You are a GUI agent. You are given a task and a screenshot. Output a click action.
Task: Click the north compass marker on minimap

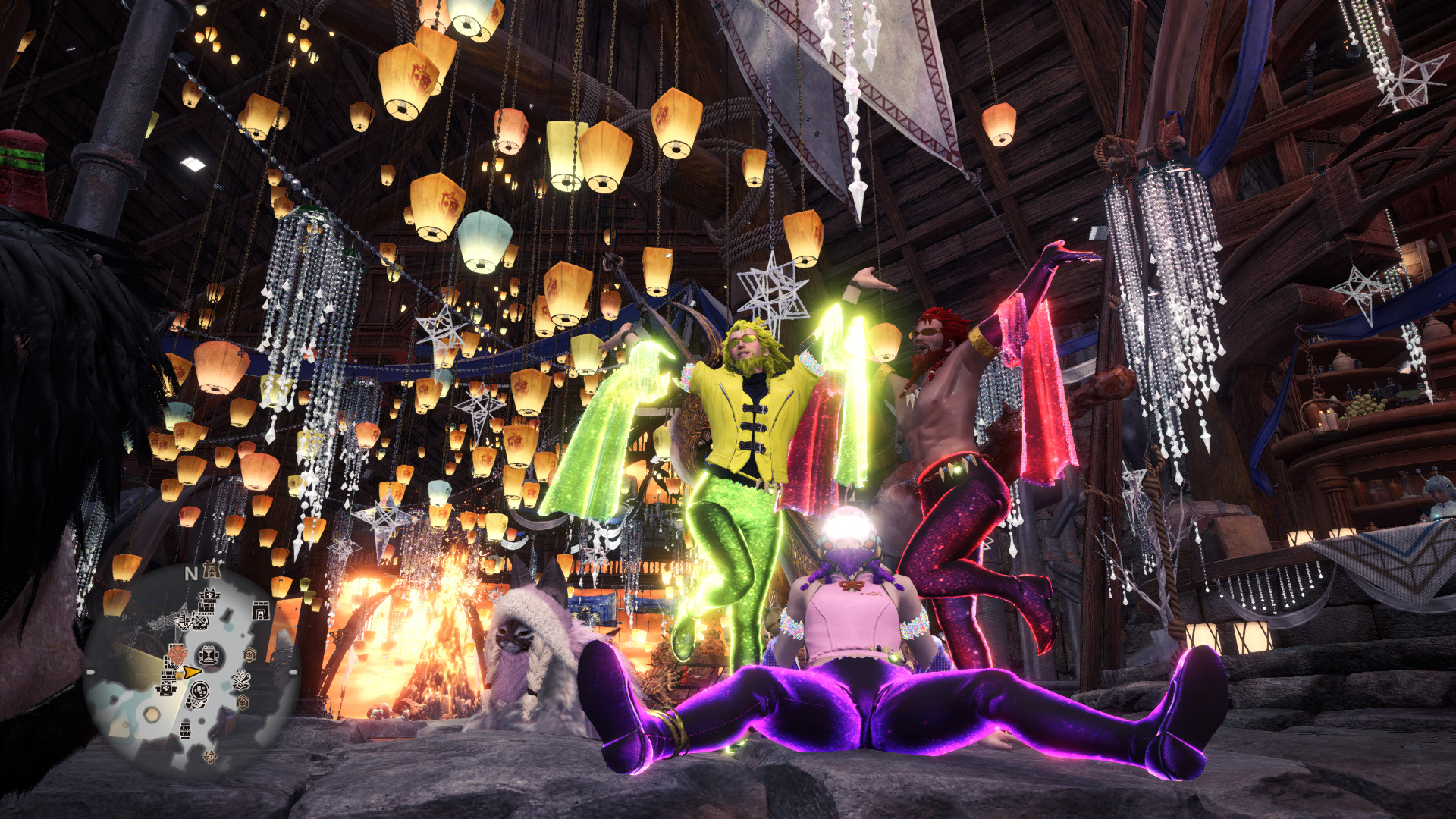(x=191, y=574)
